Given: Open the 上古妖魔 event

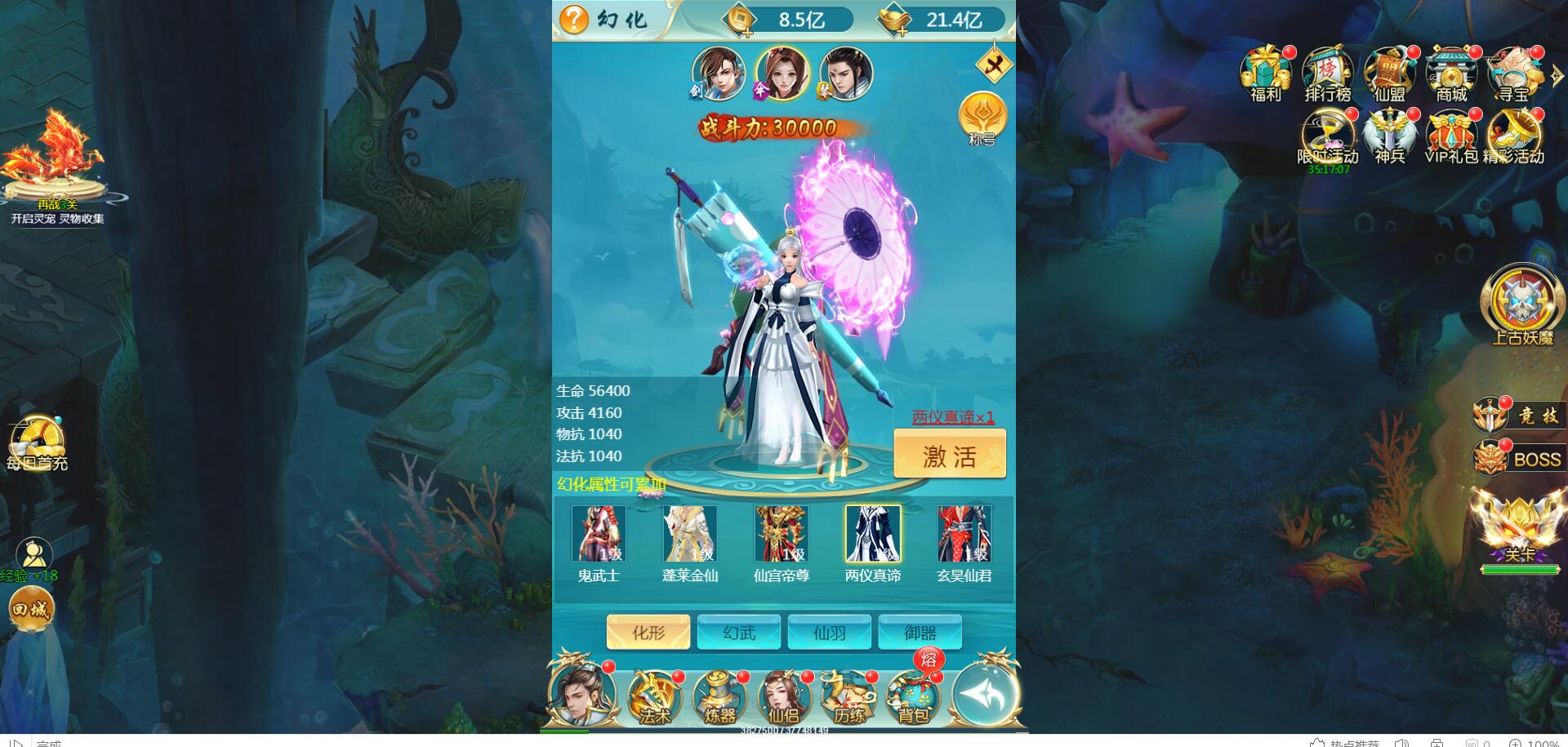Looking at the screenshot, I should [x=1521, y=304].
